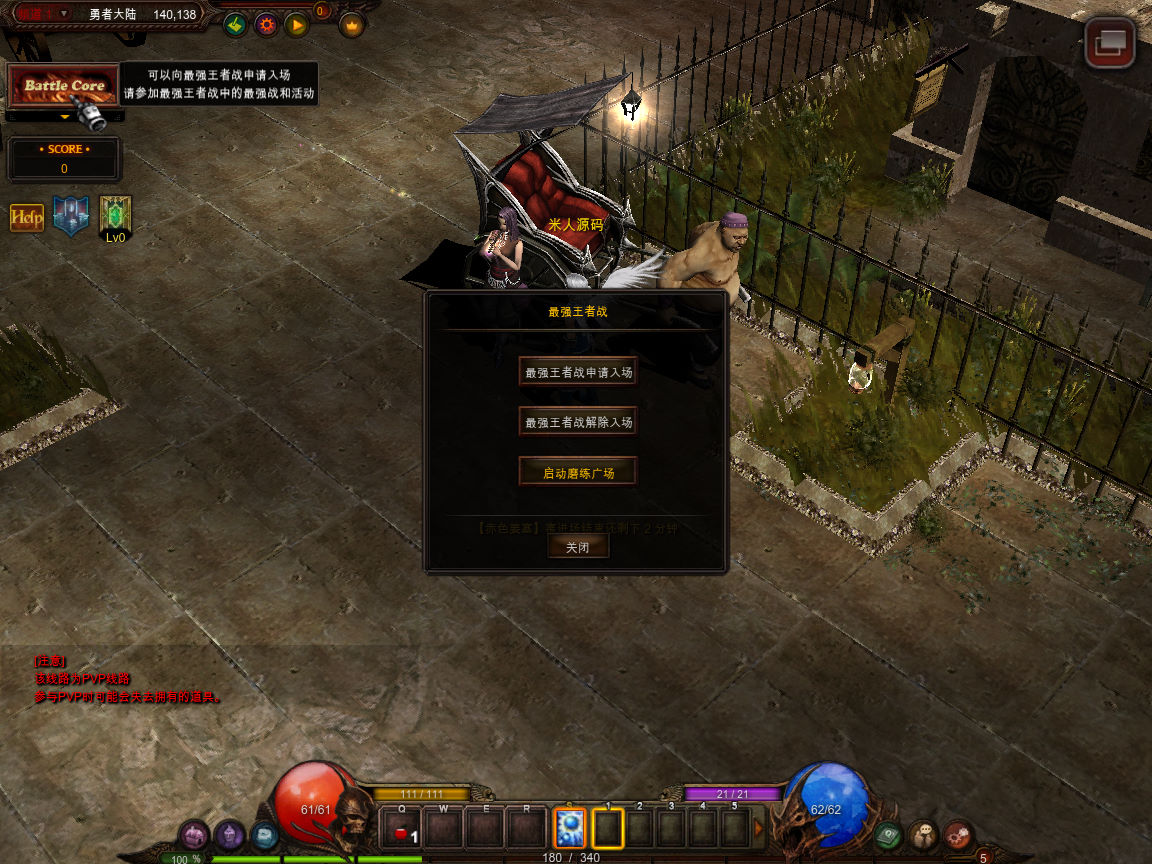1152x864 pixels.
Task: Open the green quest book icon
Action: pos(888,834)
